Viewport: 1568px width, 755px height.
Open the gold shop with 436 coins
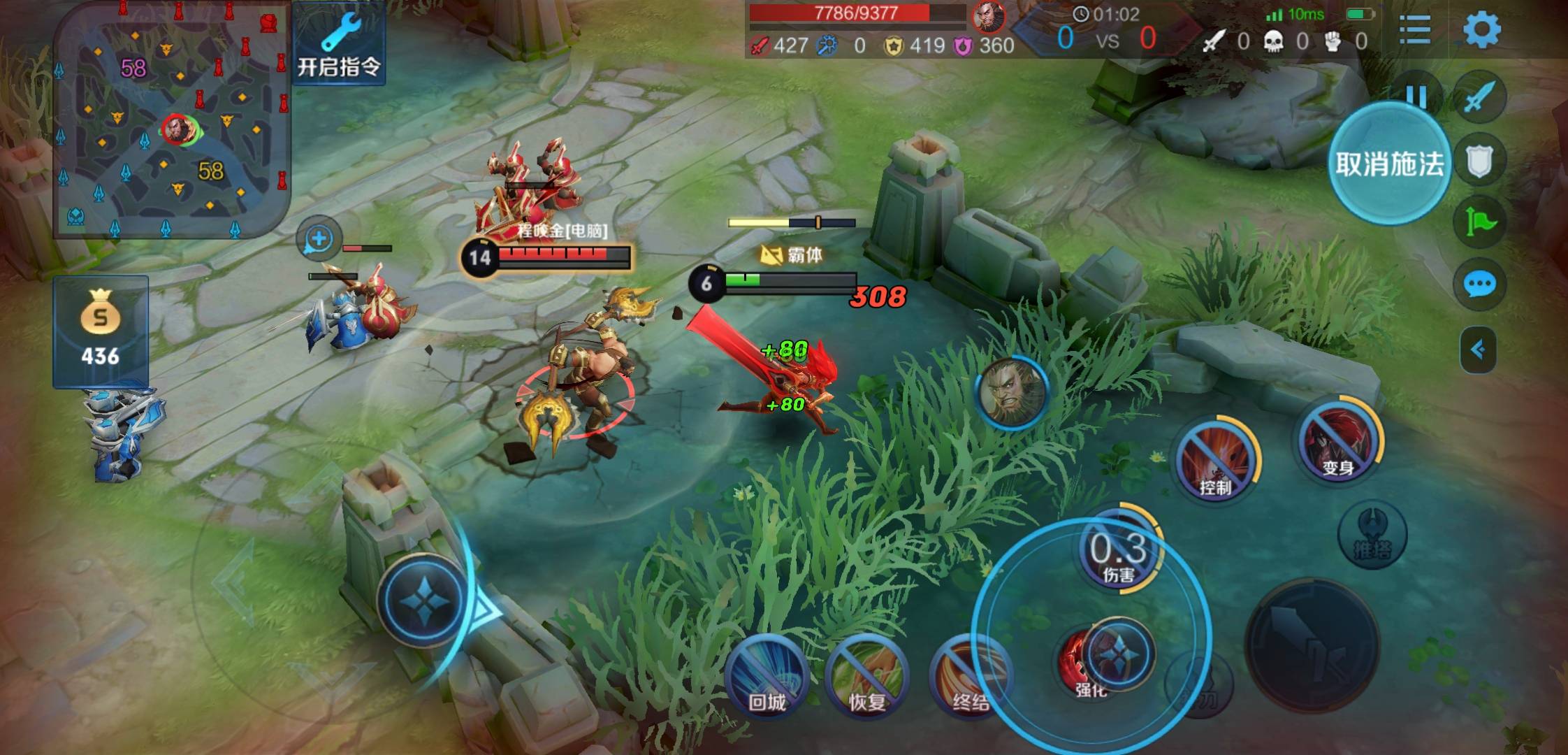pyautogui.click(x=101, y=330)
